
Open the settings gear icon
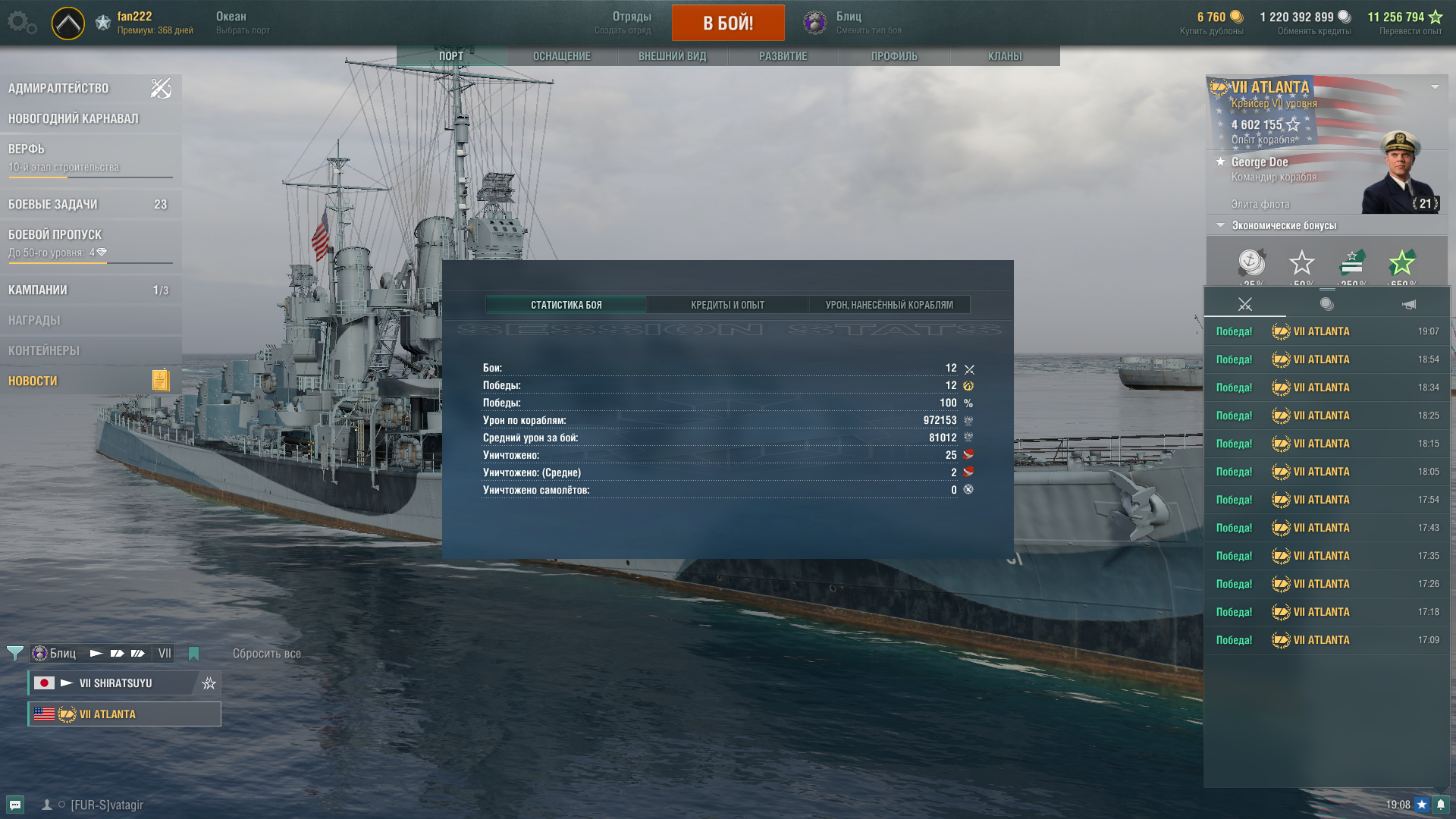(x=19, y=21)
